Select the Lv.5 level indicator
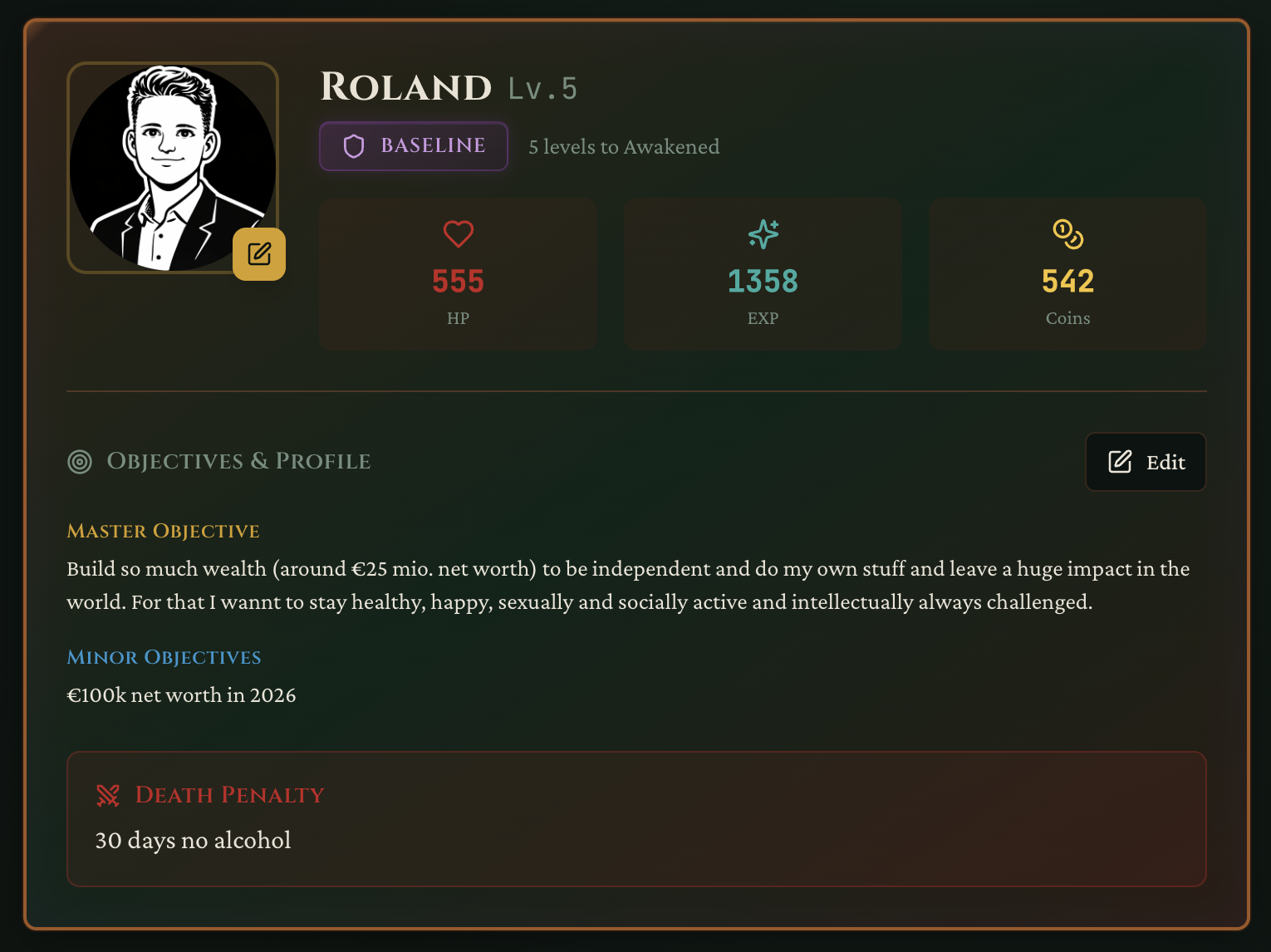This screenshot has width=1271, height=952. (x=542, y=89)
